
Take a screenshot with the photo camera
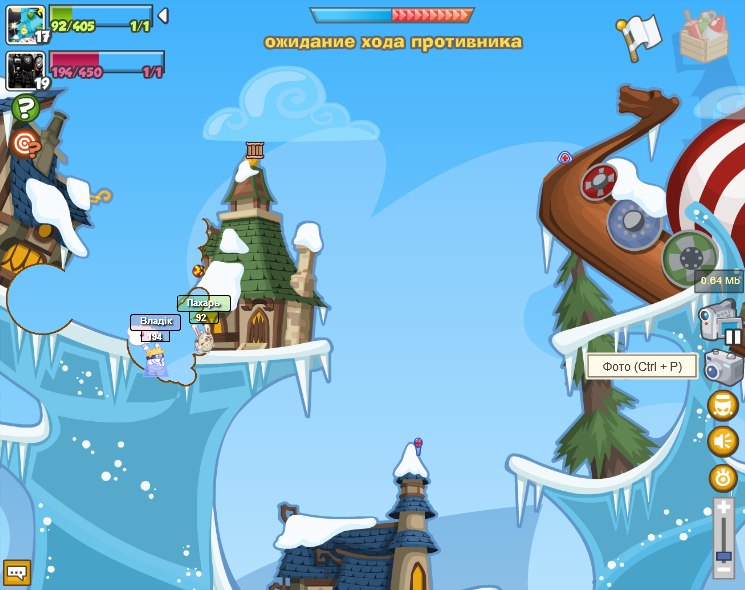(723, 368)
